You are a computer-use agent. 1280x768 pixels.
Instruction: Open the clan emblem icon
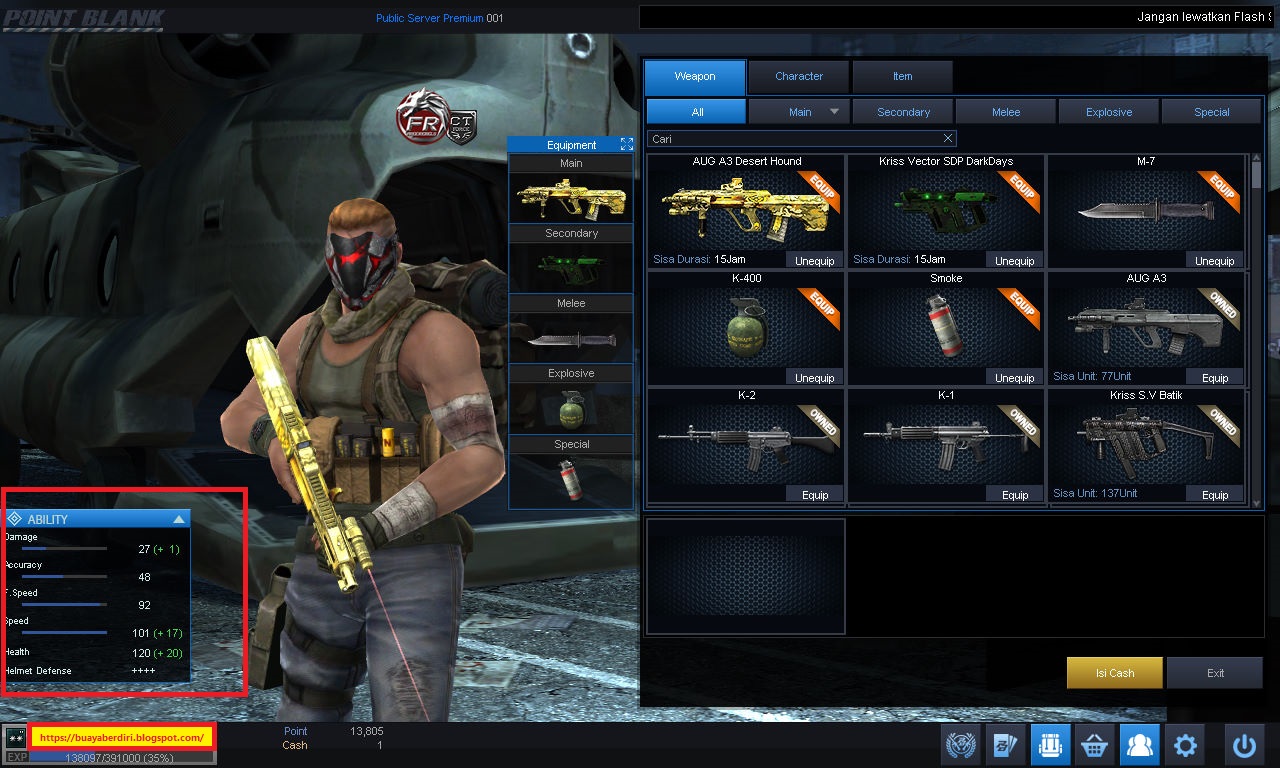[961, 744]
